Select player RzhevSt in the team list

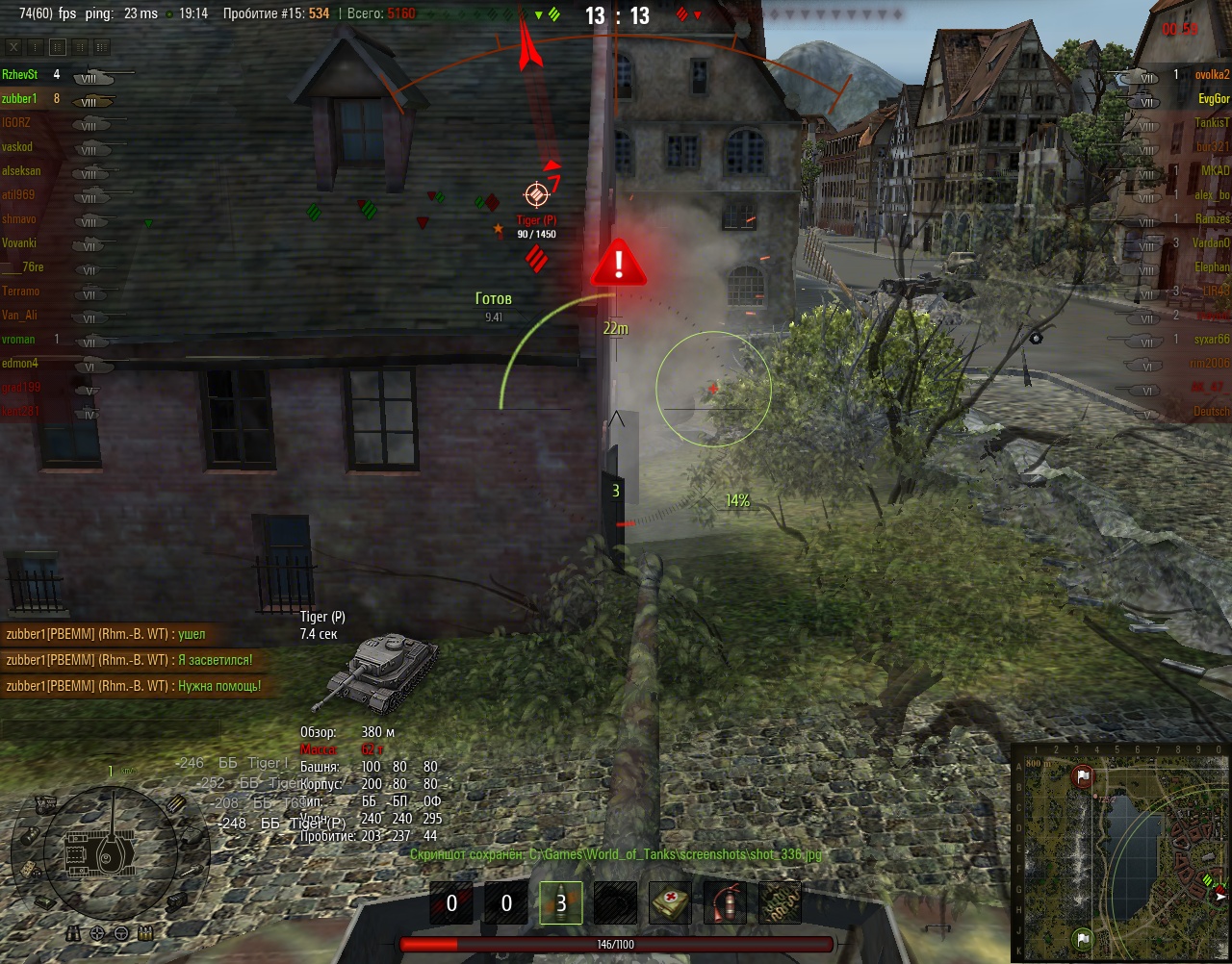point(20,74)
